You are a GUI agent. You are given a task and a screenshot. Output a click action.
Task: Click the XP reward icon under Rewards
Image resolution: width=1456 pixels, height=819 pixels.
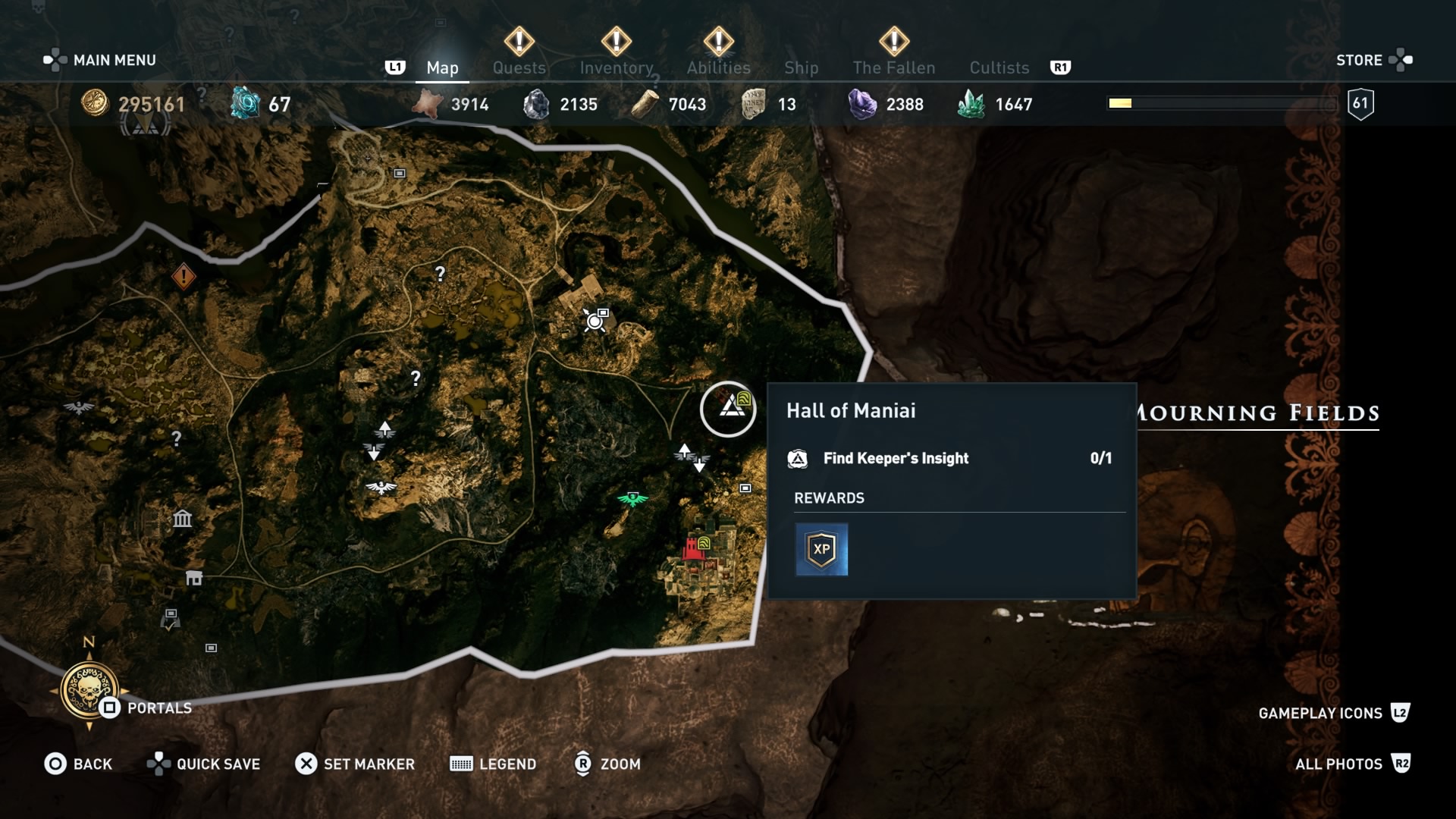point(822,548)
